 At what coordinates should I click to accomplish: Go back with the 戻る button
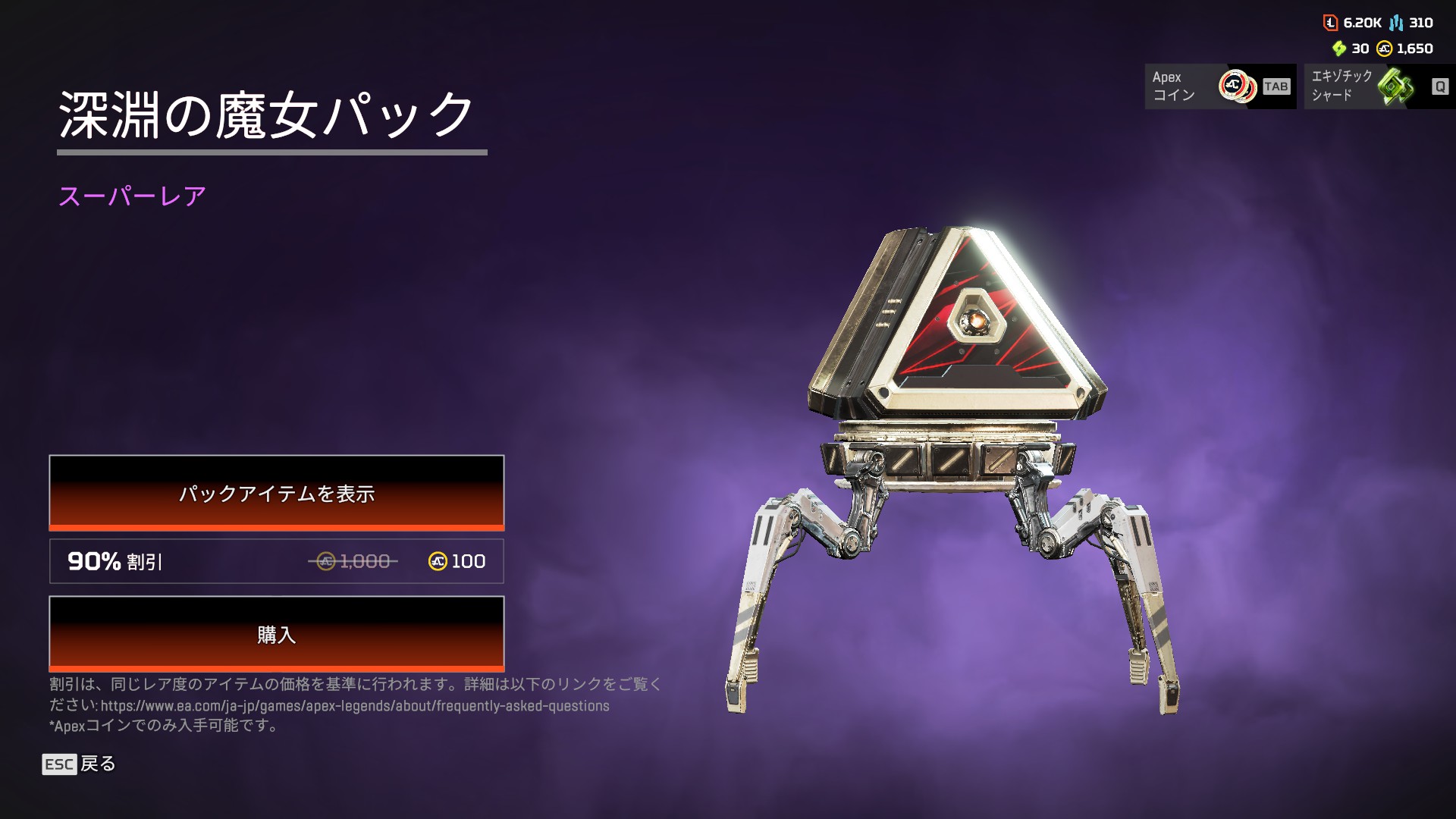click(79, 764)
